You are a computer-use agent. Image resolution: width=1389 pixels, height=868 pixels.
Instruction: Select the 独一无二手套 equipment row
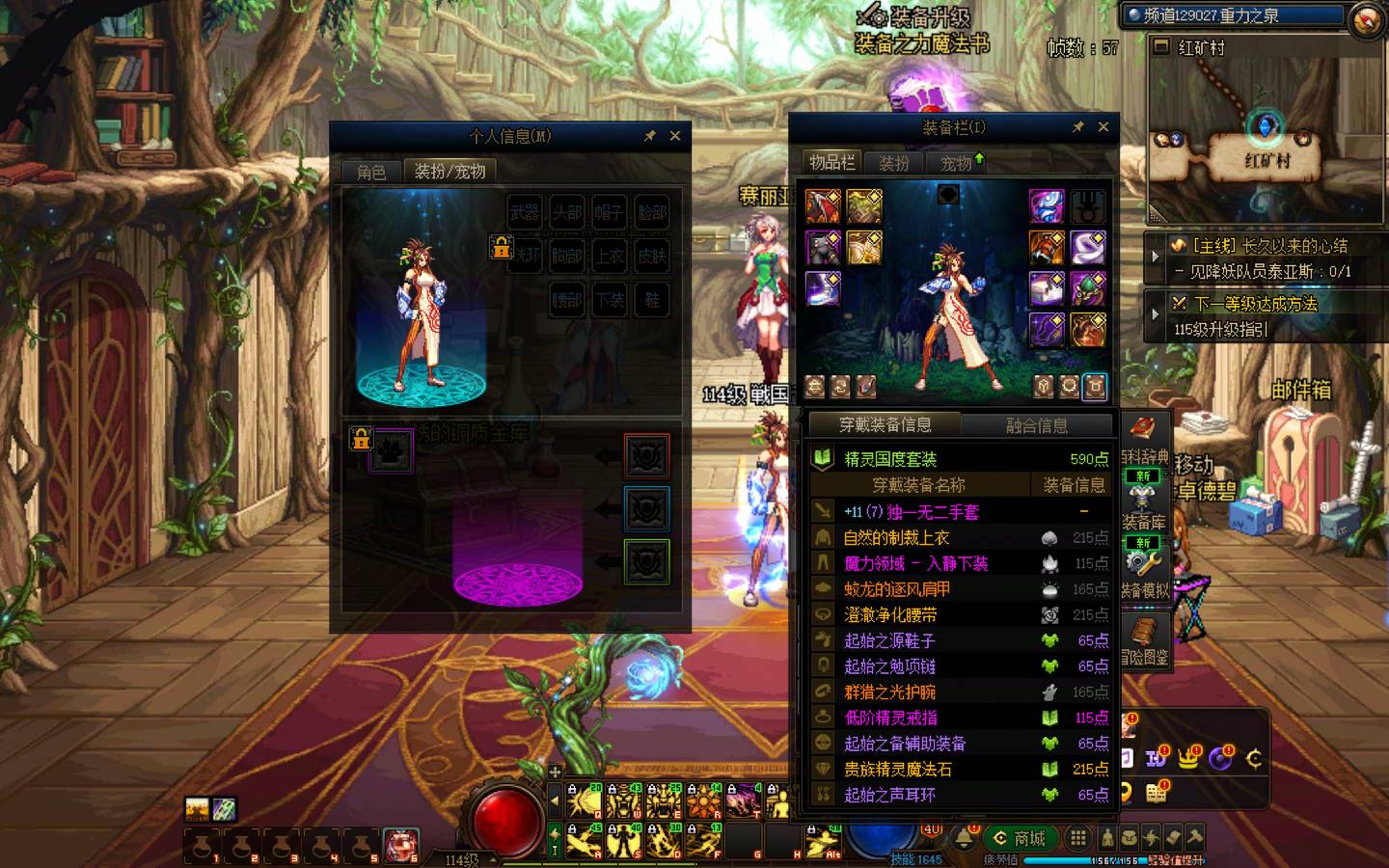(912, 511)
